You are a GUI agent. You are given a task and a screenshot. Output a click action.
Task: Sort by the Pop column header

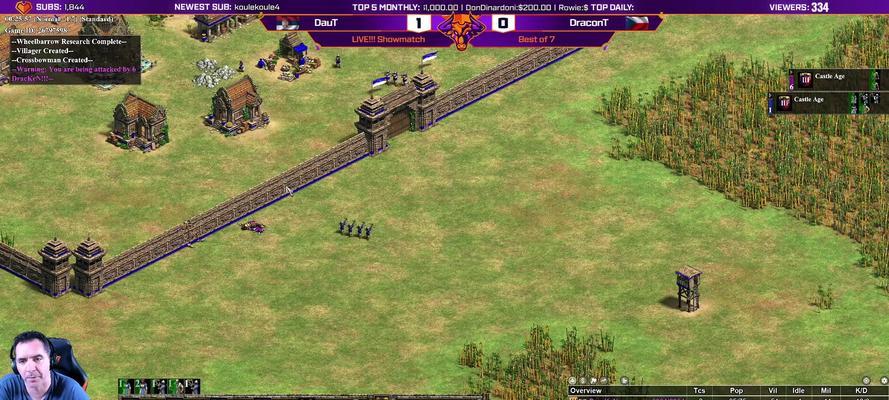coord(735,391)
